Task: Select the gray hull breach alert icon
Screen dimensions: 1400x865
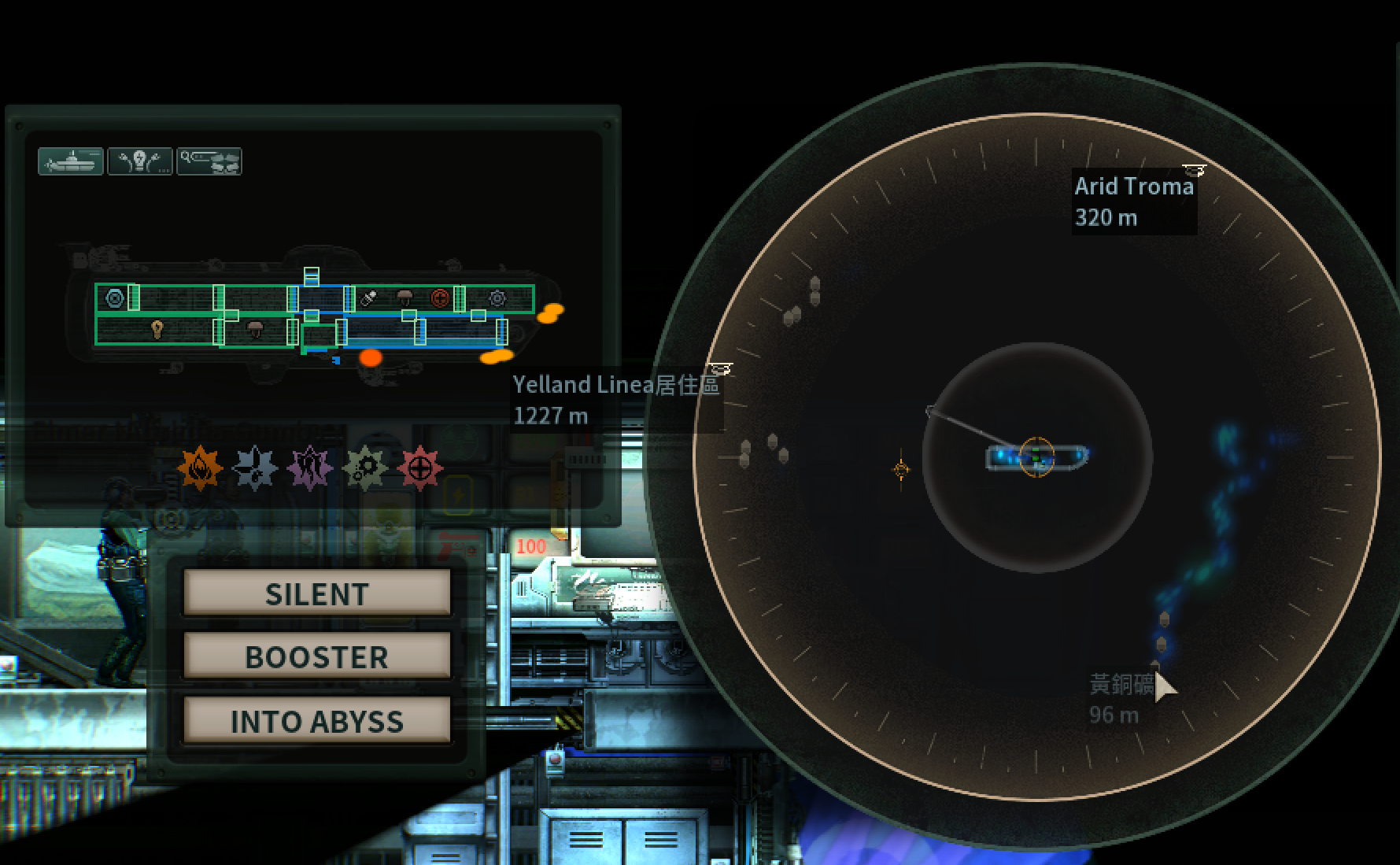Action: pos(255,469)
